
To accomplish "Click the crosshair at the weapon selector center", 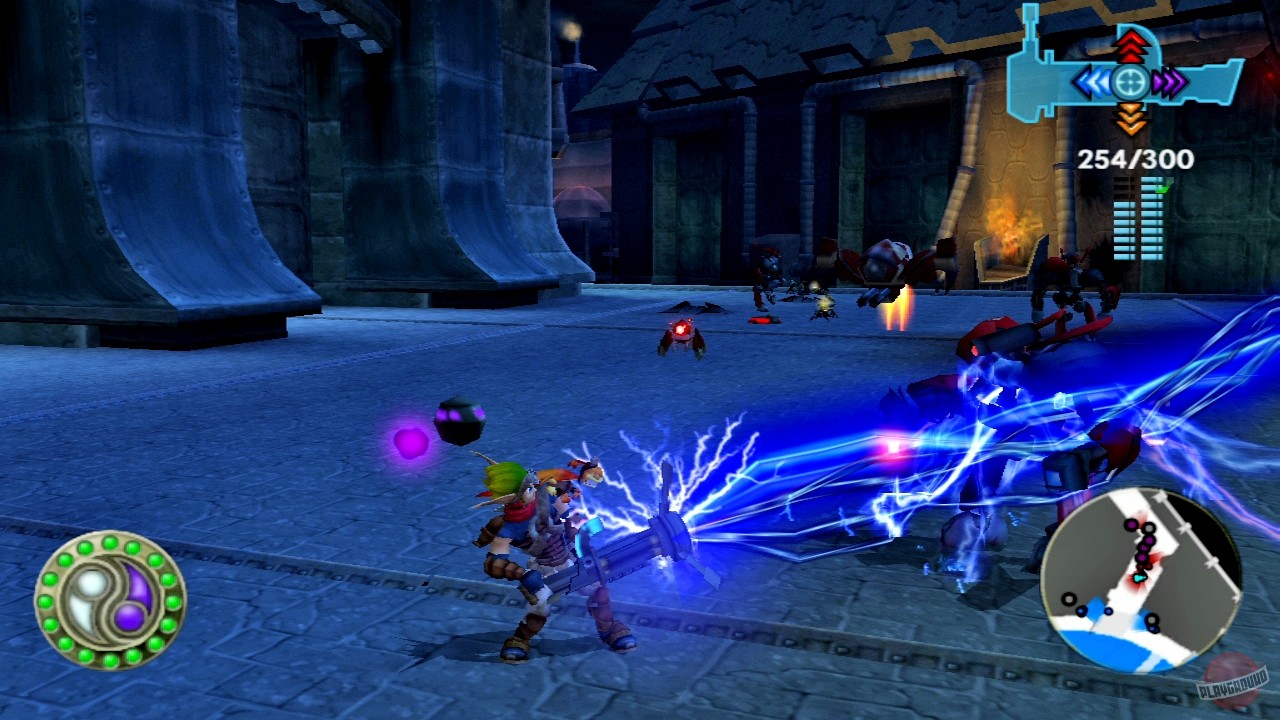I will (1130, 80).
